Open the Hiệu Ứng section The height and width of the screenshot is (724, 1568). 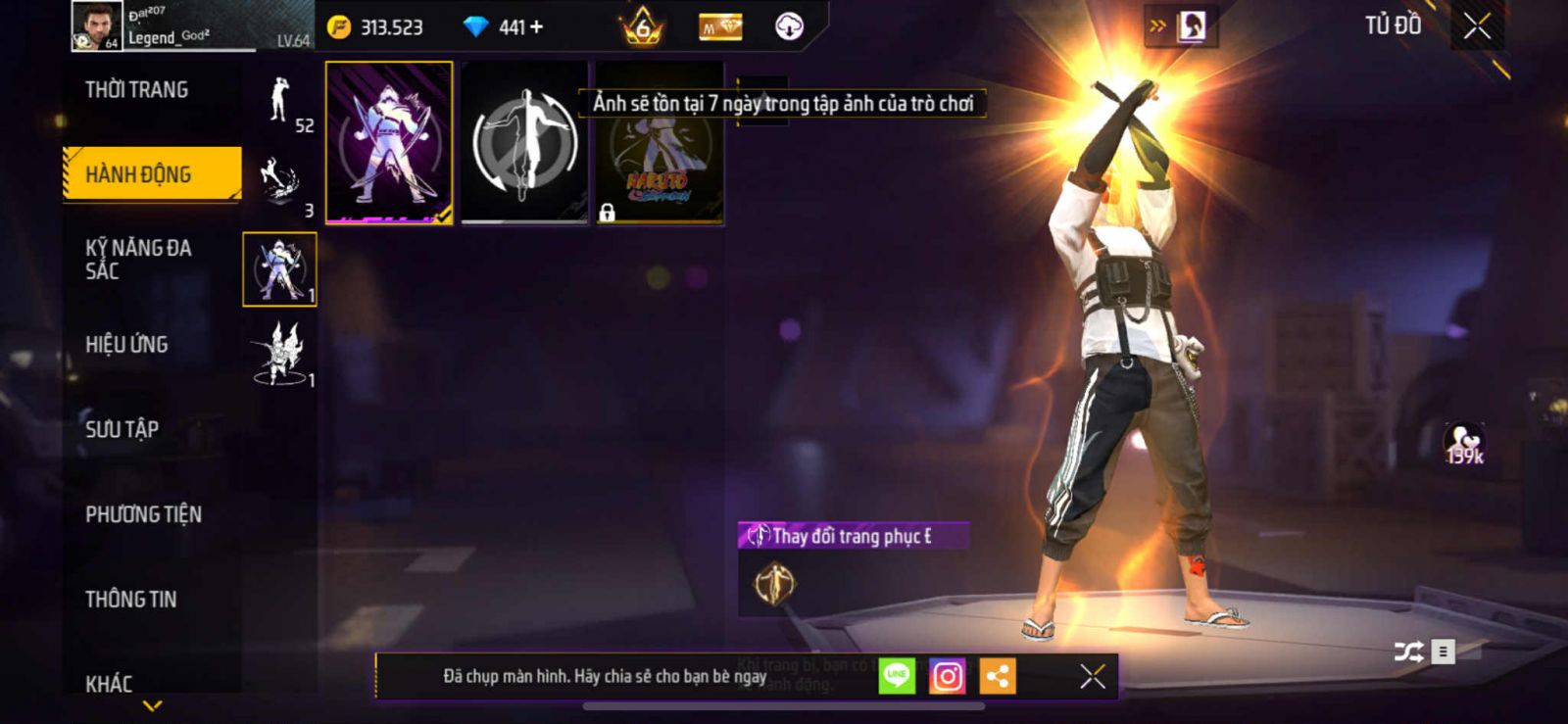click(126, 344)
